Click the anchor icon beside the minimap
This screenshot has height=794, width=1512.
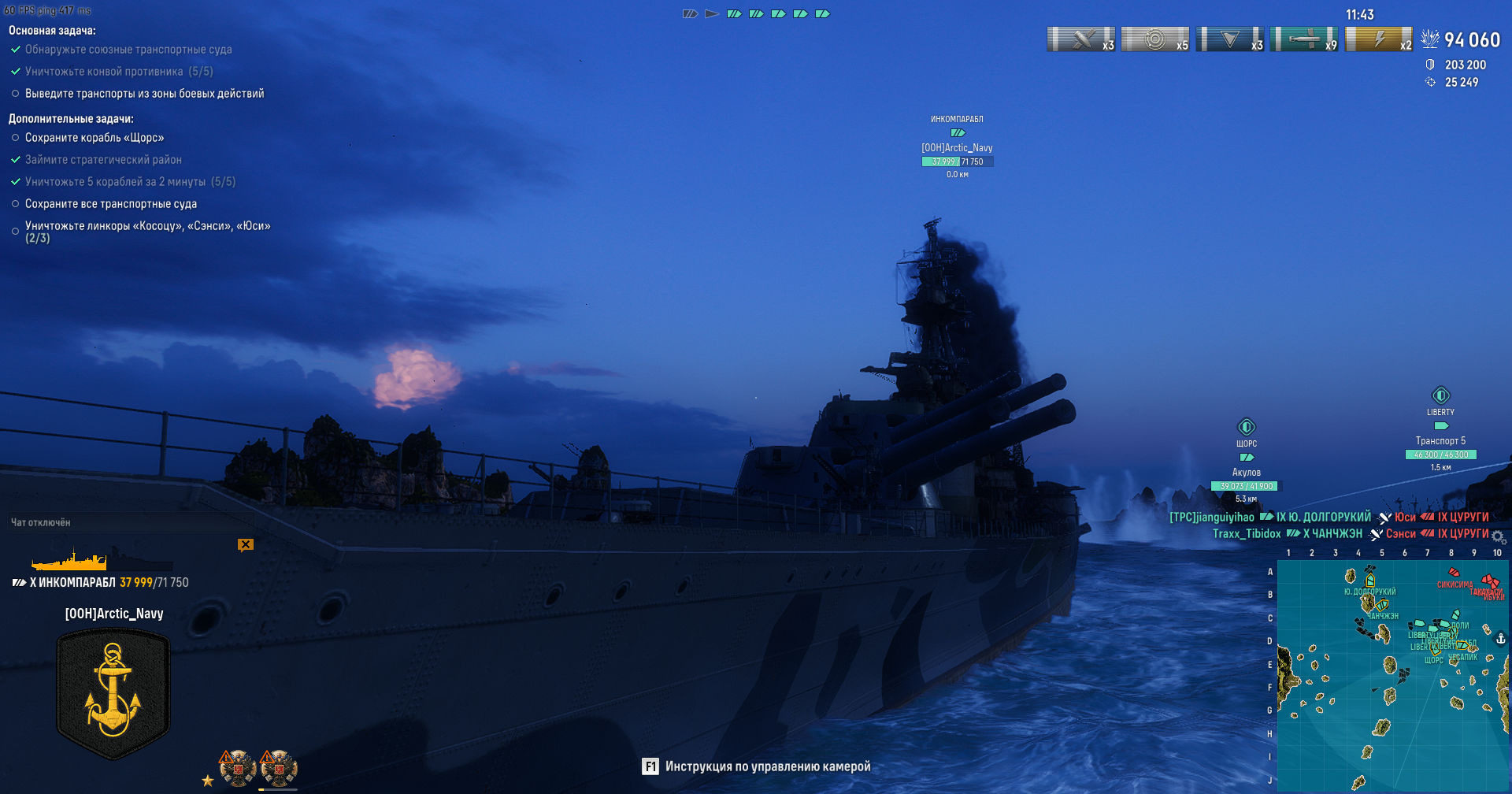1501,639
